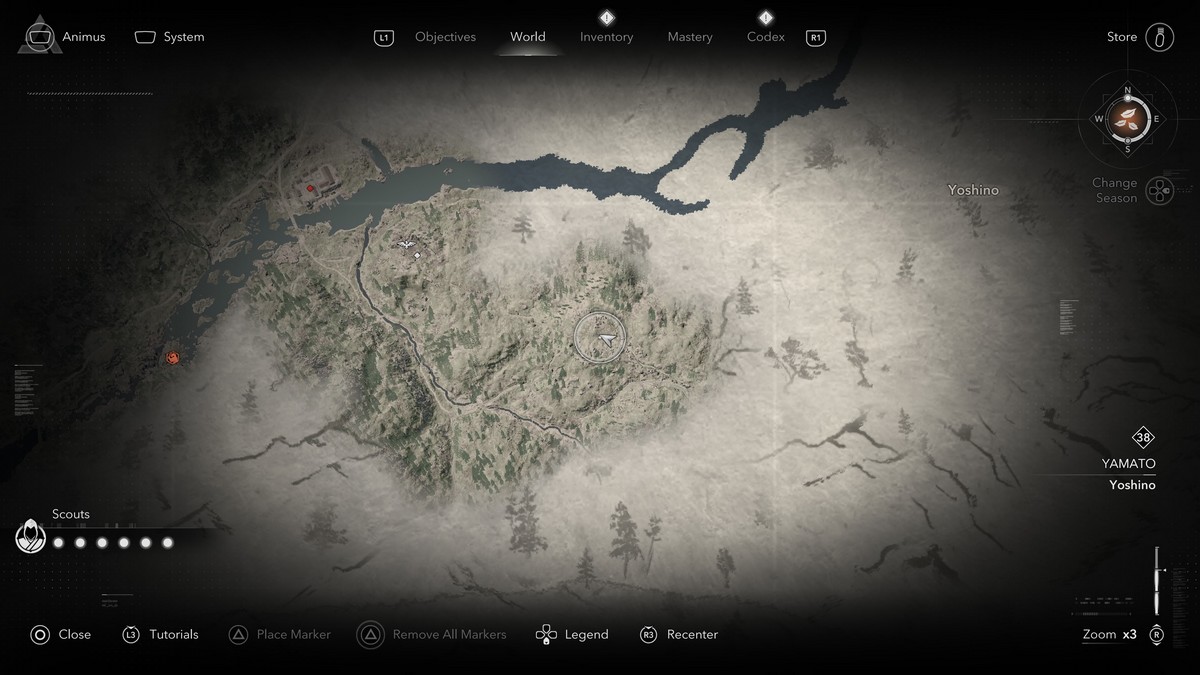
Task: Switch to the Objectives tab
Action: click(445, 37)
